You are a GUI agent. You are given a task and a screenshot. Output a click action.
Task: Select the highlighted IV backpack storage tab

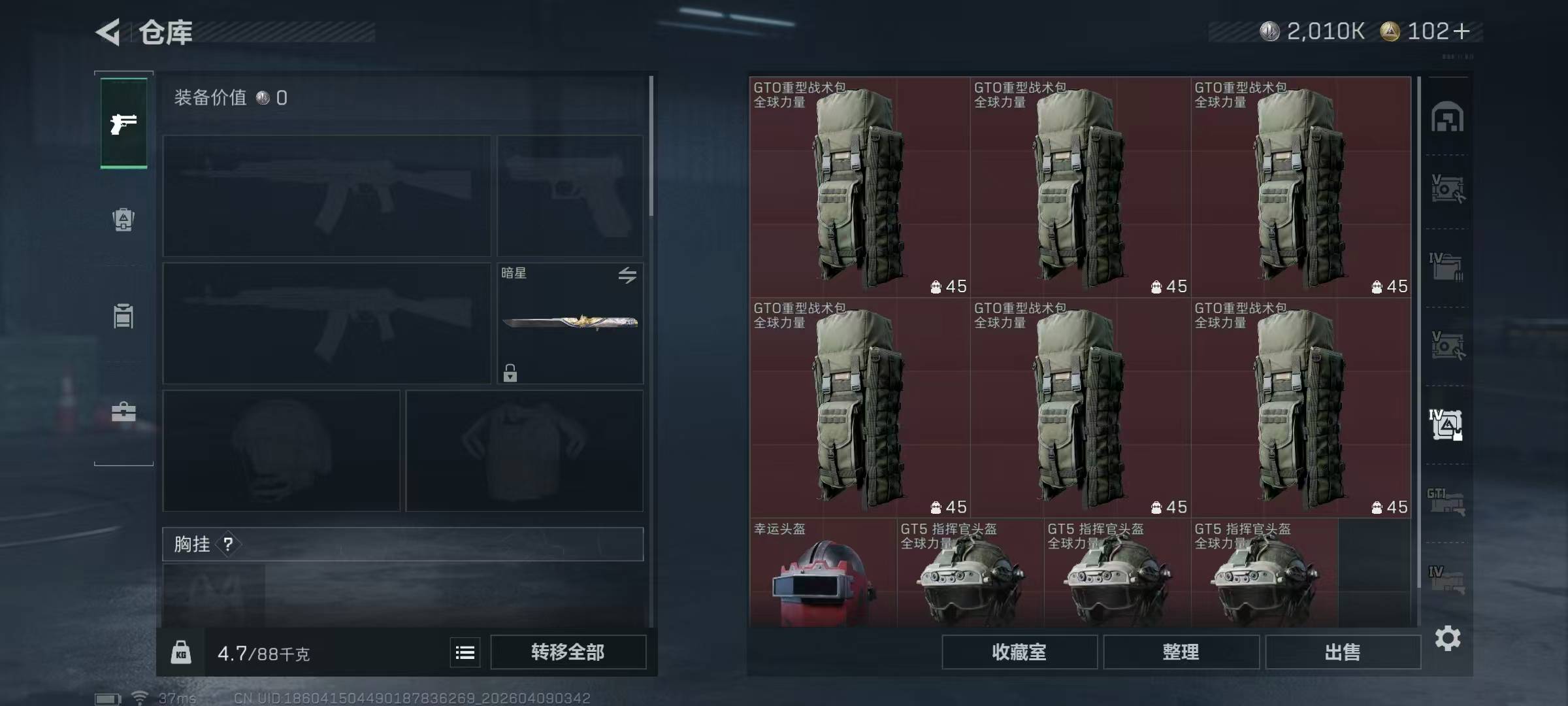click(x=1446, y=425)
